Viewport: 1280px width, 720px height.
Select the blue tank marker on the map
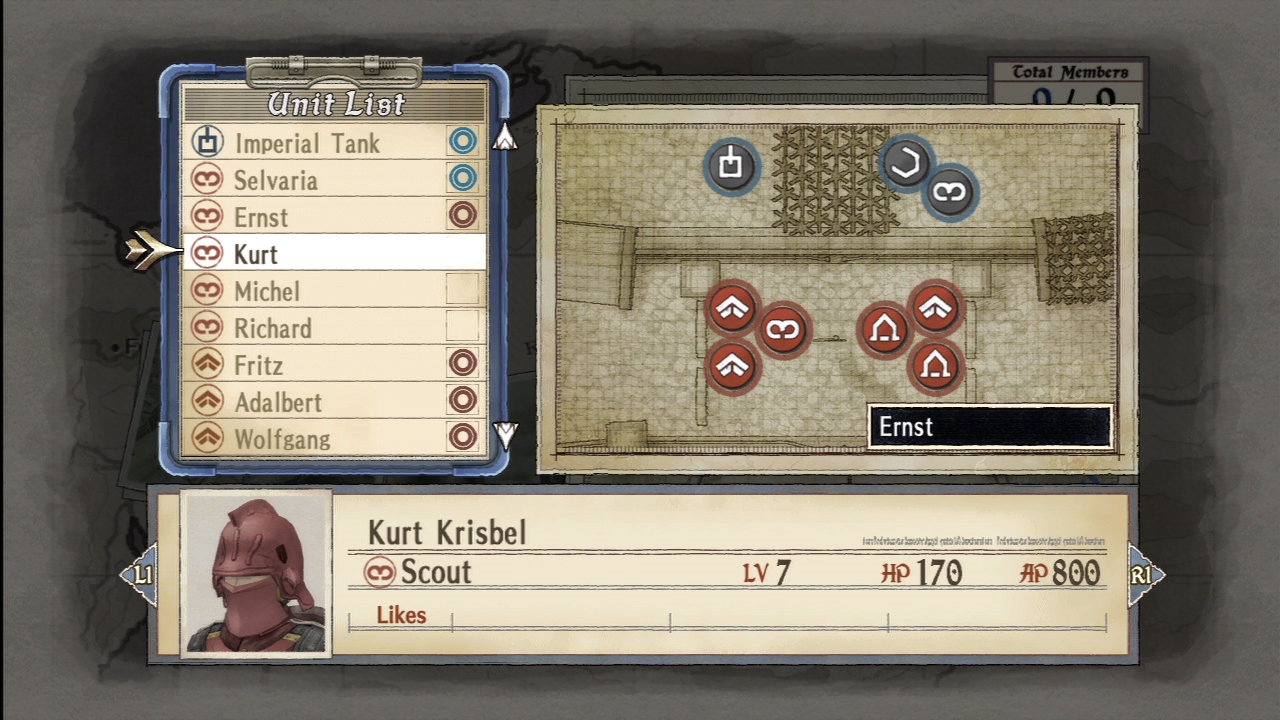click(731, 165)
